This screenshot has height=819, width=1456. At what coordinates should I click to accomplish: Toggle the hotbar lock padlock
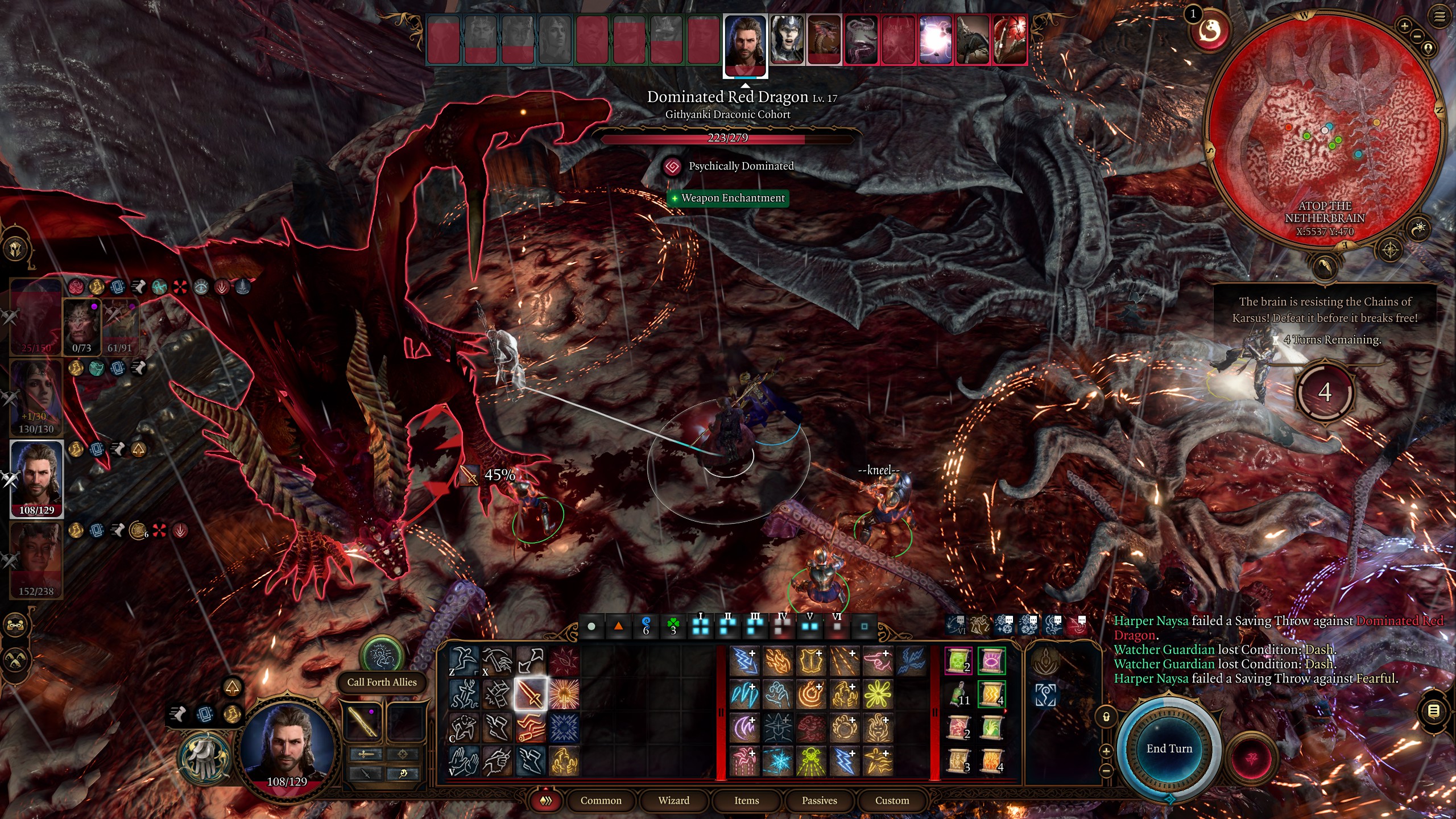point(1106,717)
